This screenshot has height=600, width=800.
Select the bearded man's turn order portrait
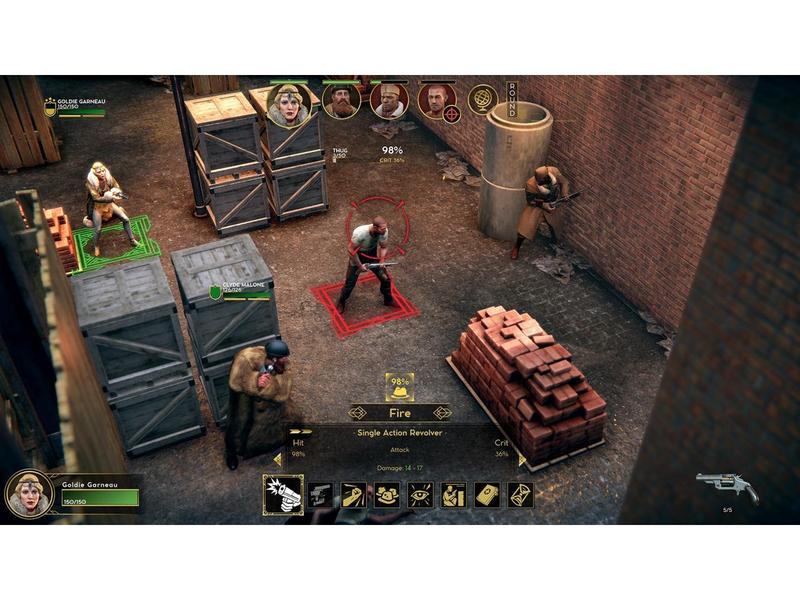coord(341,101)
